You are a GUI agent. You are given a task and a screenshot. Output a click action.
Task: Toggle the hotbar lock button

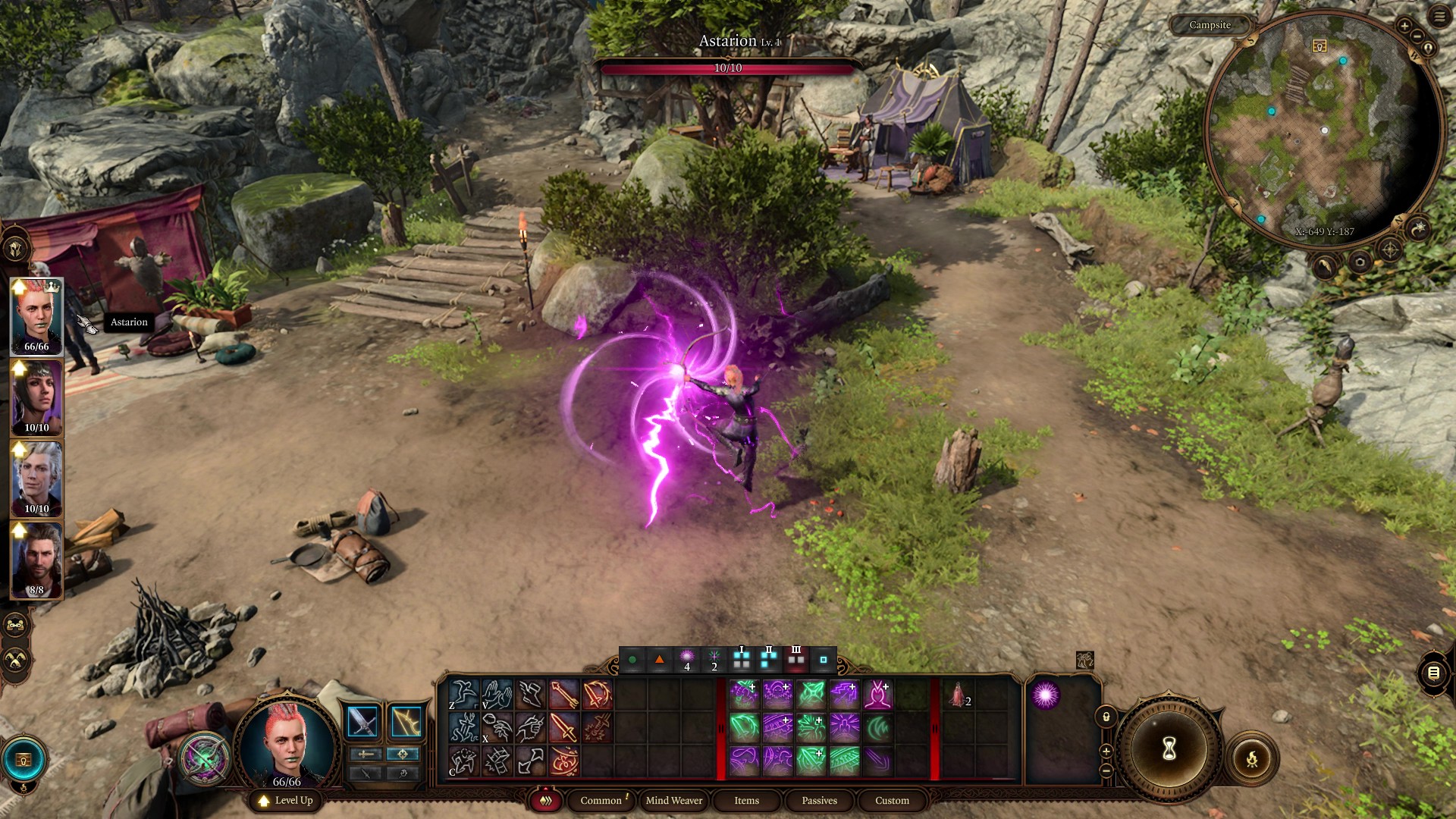point(1106,717)
